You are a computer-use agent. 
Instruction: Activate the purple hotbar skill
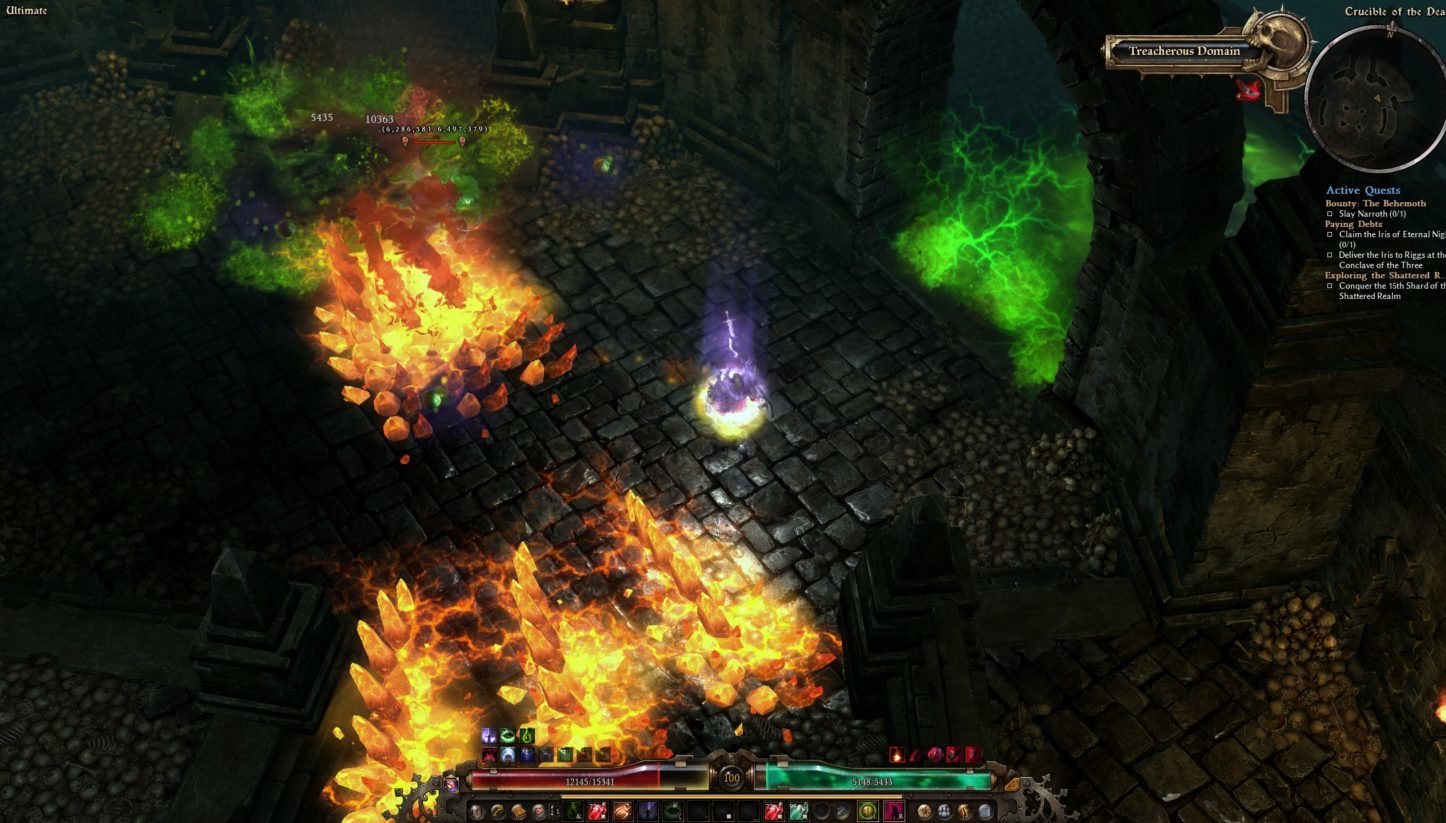tap(646, 811)
